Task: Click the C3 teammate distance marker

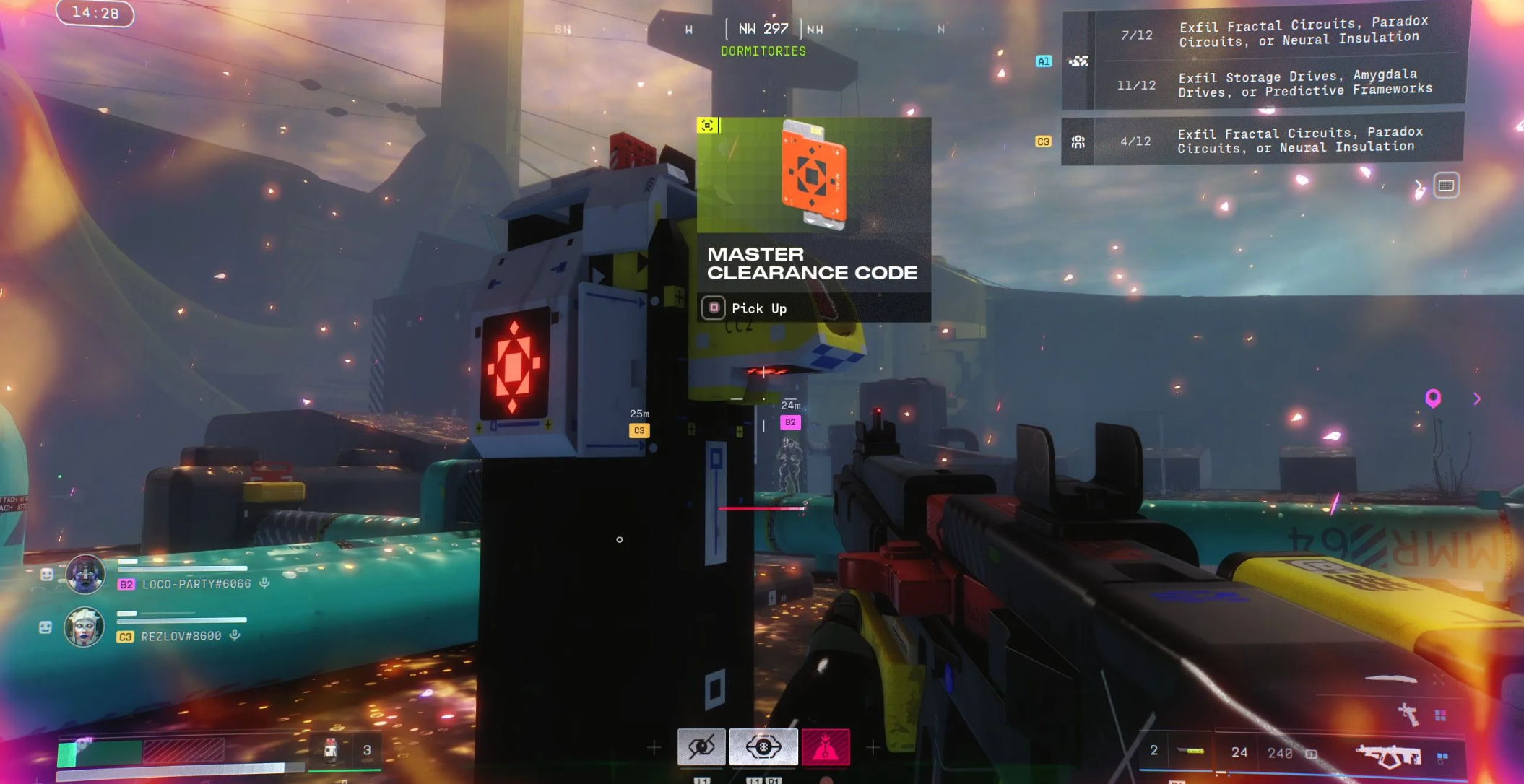Action: tap(639, 430)
